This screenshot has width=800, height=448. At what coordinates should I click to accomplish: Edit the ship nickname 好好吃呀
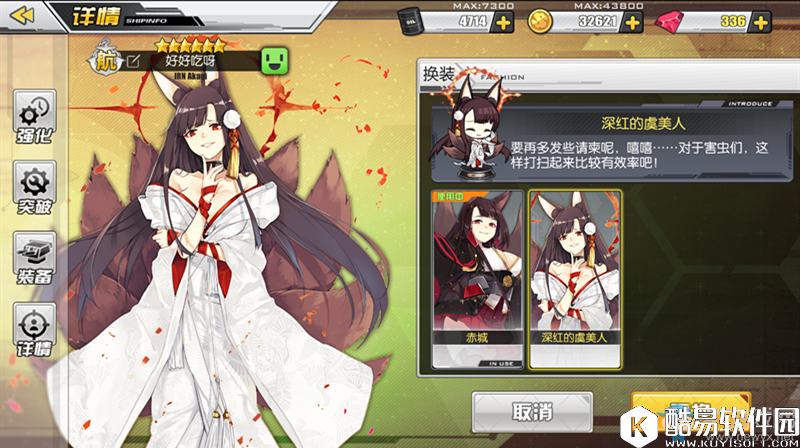(x=133, y=61)
